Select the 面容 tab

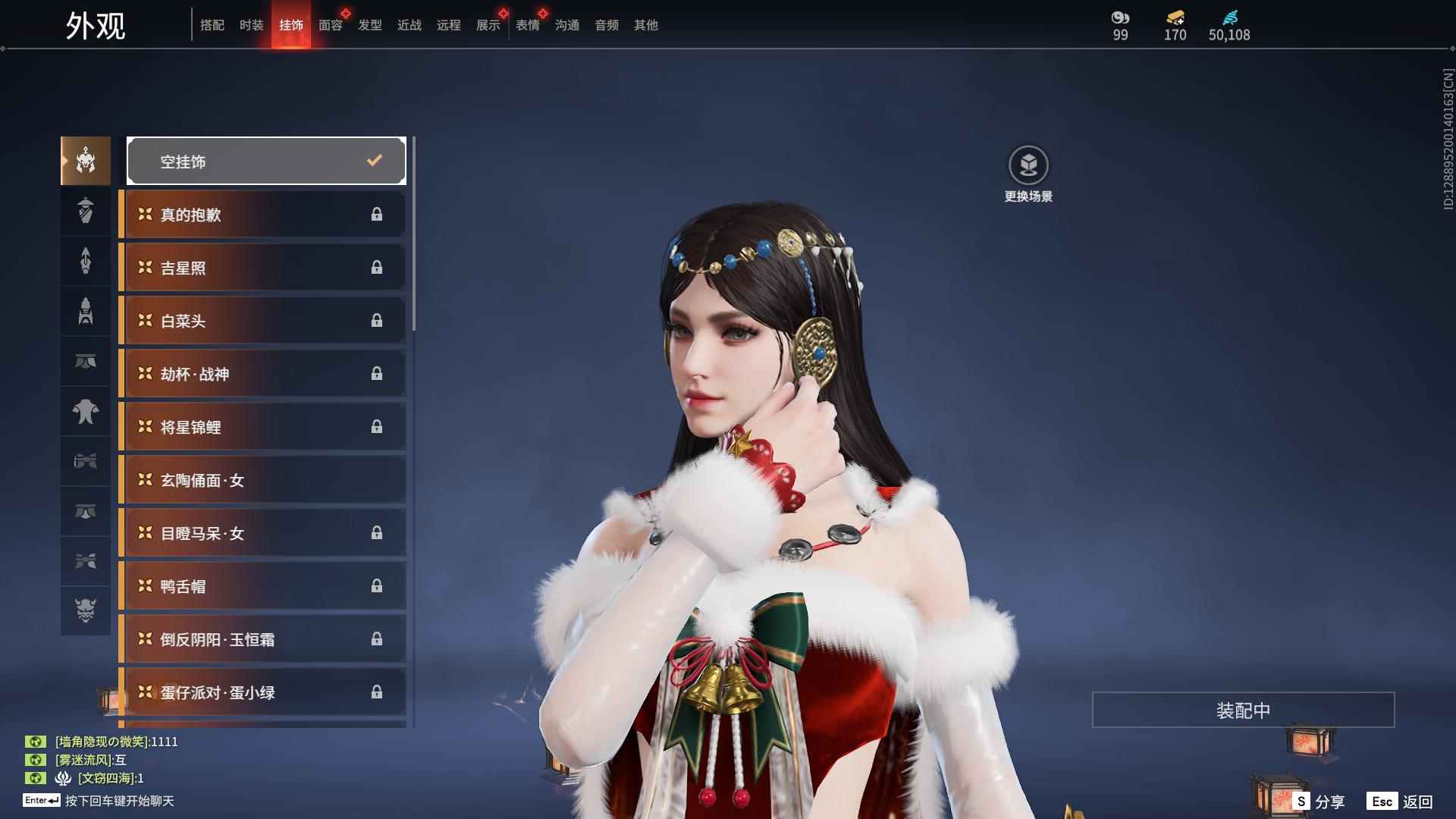(331, 25)
